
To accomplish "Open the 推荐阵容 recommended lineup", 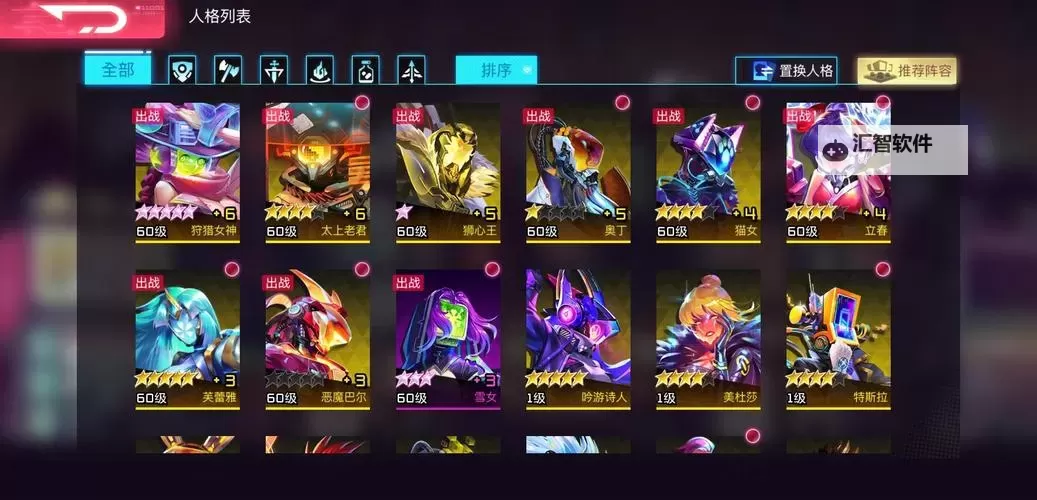I will click(x=907, y=71).
